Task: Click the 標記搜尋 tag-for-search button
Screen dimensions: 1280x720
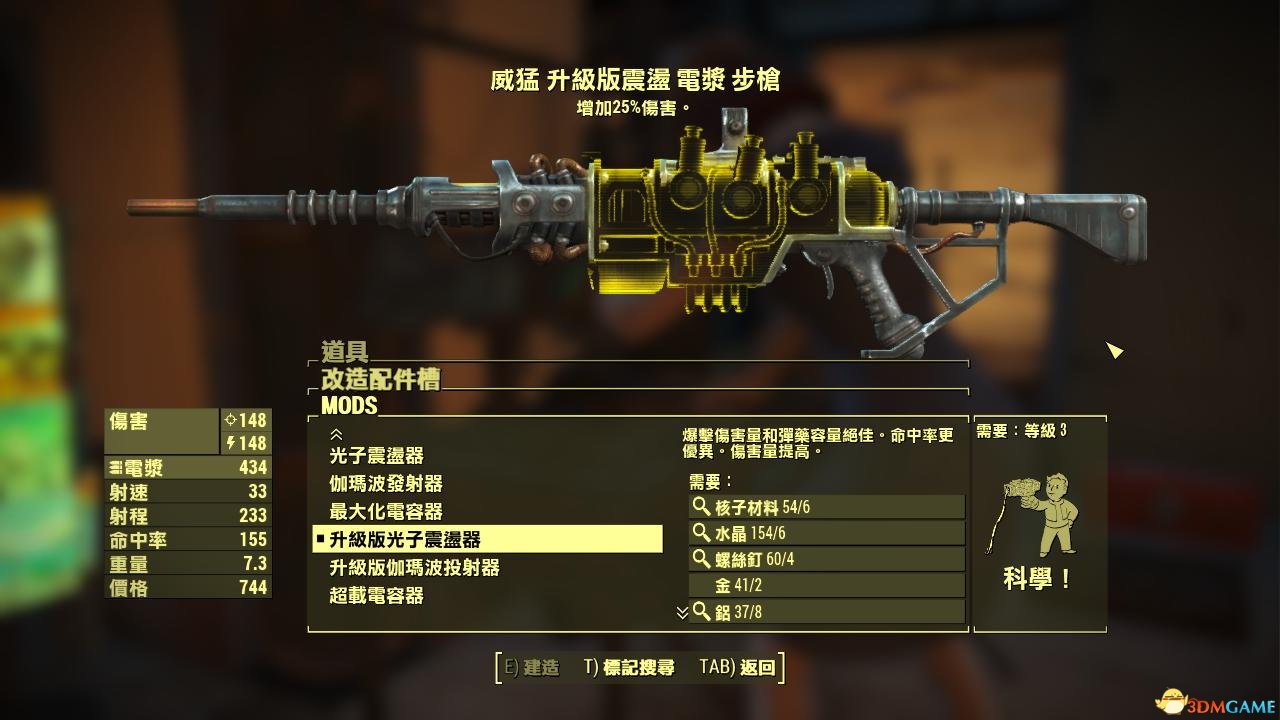Action: (629, 668)
